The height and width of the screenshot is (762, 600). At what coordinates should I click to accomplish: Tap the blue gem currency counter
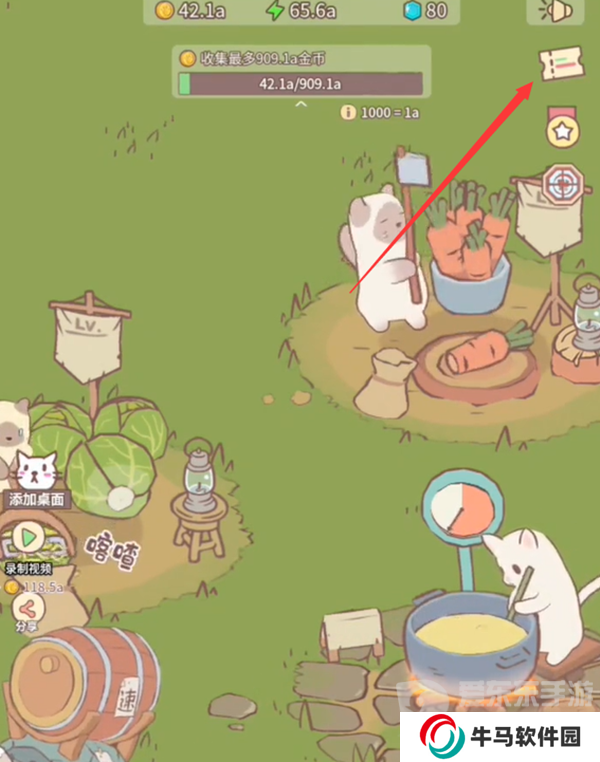[423, 11]
